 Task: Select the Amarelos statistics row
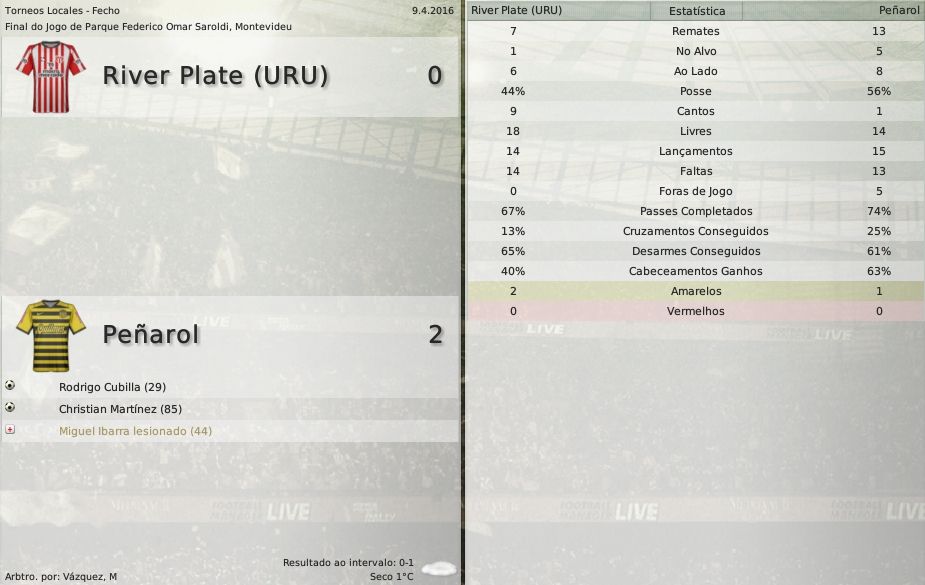pos(696,291)
